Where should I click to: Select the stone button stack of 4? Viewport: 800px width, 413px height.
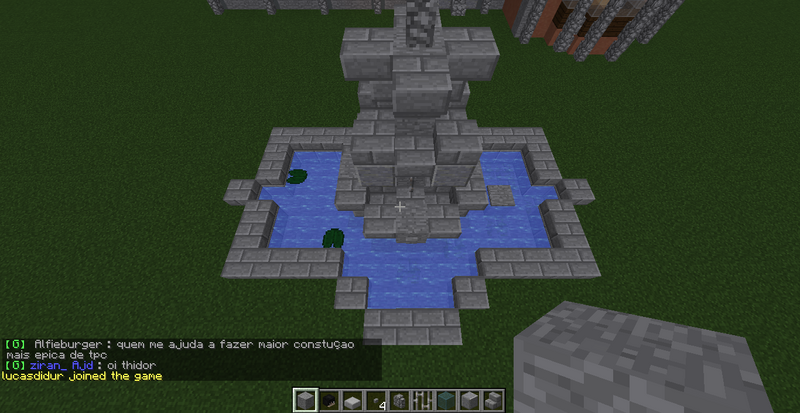pyautogui.click(x=375, y=401)
